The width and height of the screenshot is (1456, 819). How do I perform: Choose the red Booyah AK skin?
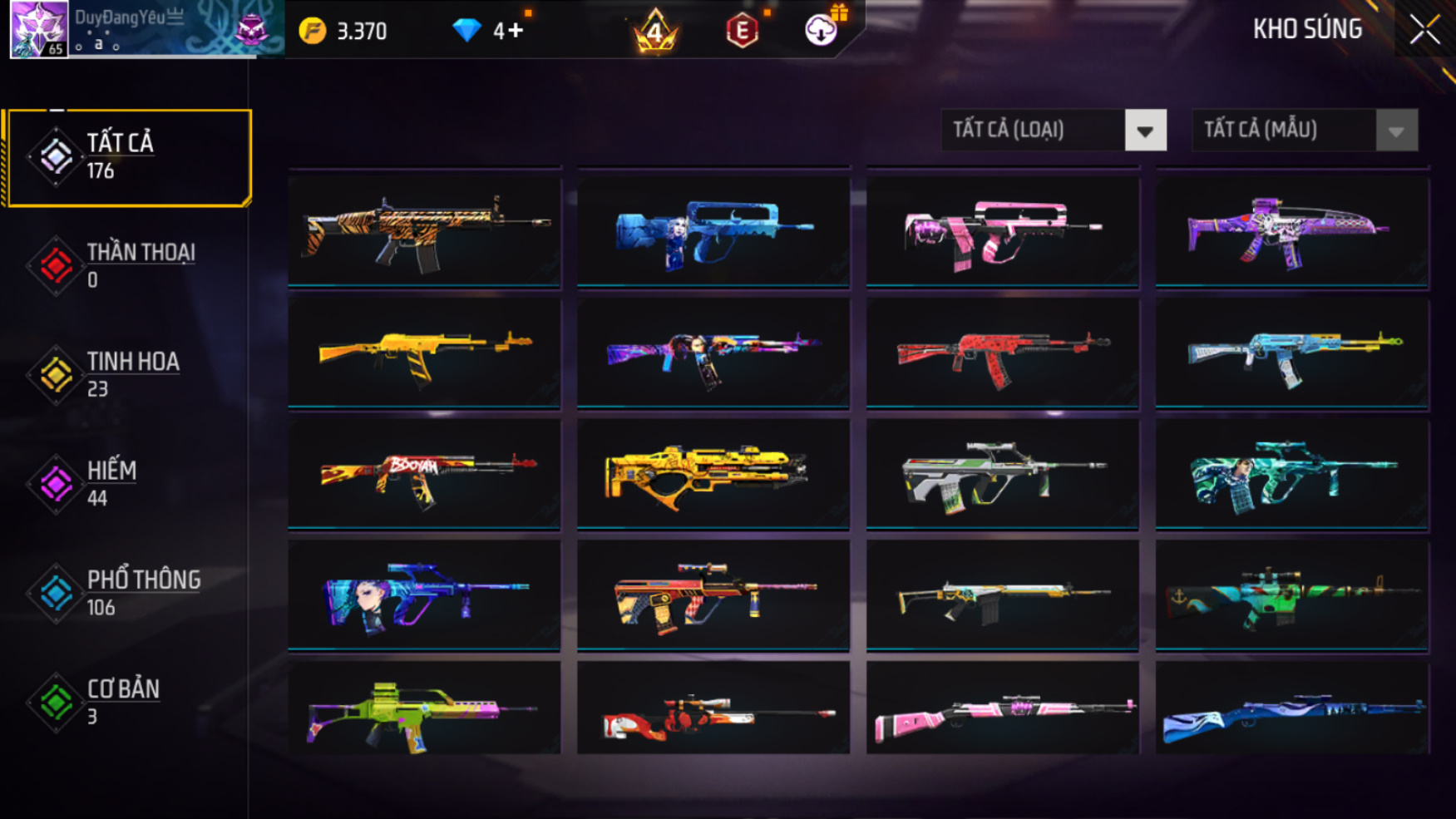[x=424, y=474]
